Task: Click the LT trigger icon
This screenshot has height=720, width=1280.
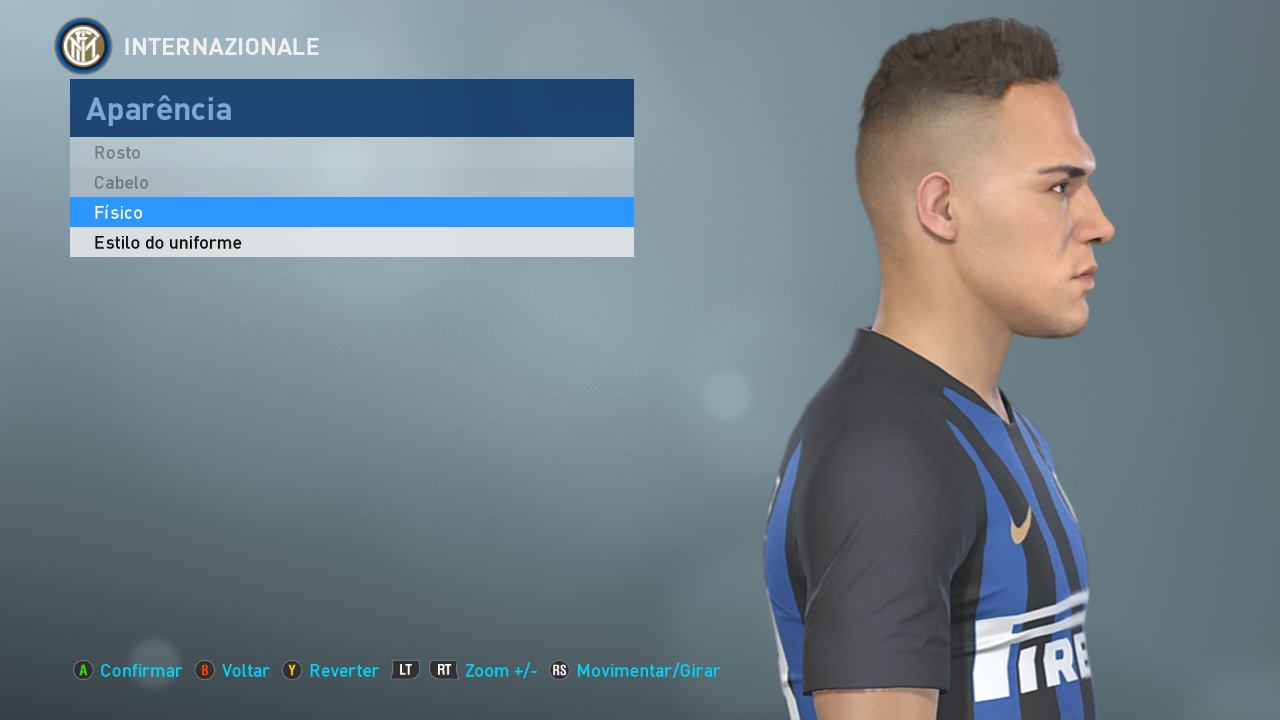Action: click(x=404, y=671)
